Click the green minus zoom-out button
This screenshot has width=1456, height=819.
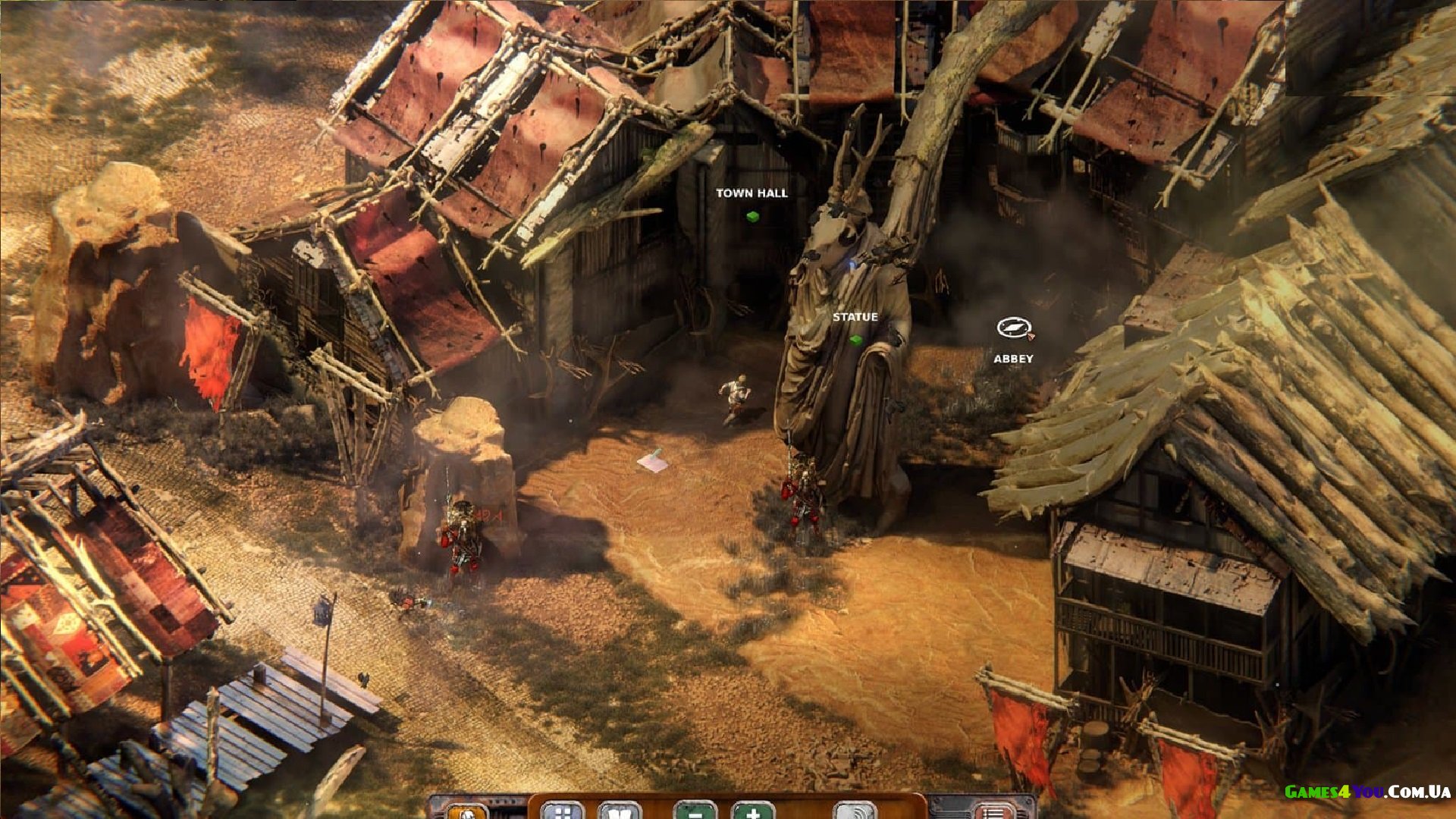click(695, 811)
